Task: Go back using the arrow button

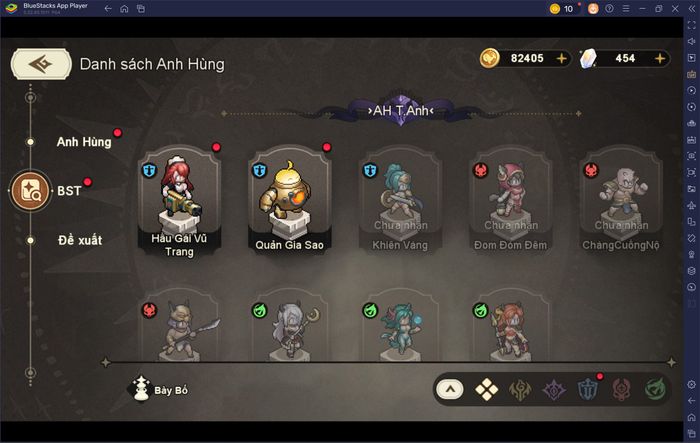Action: point(40,63)
